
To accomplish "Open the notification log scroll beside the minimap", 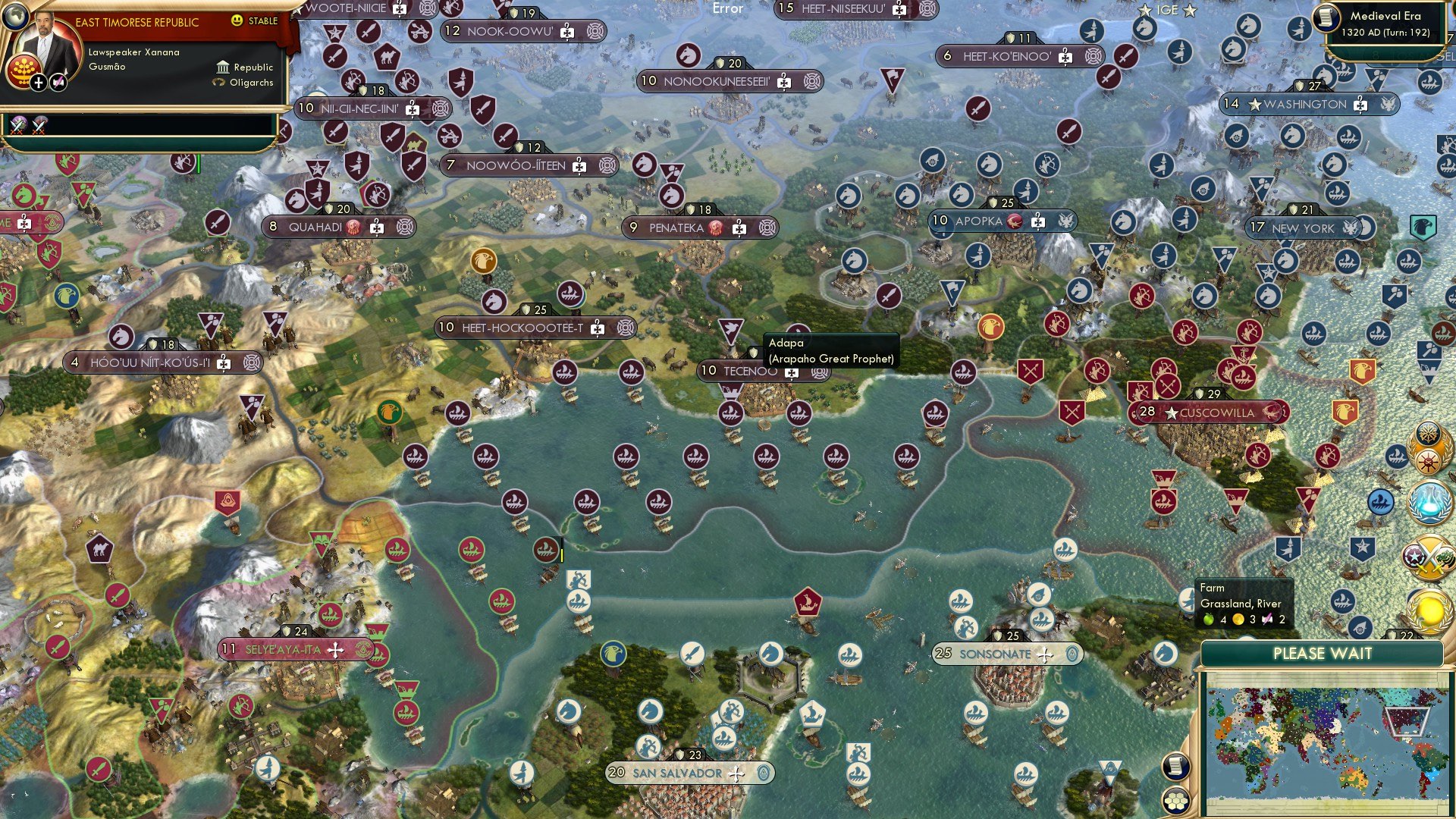I will point(1176,766).
